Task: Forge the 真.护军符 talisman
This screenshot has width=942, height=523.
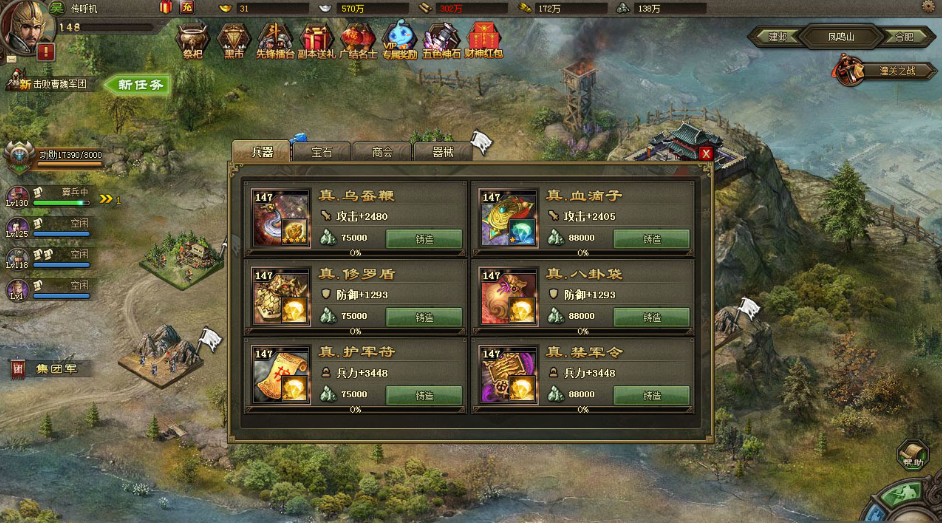Action: [424, 395]
